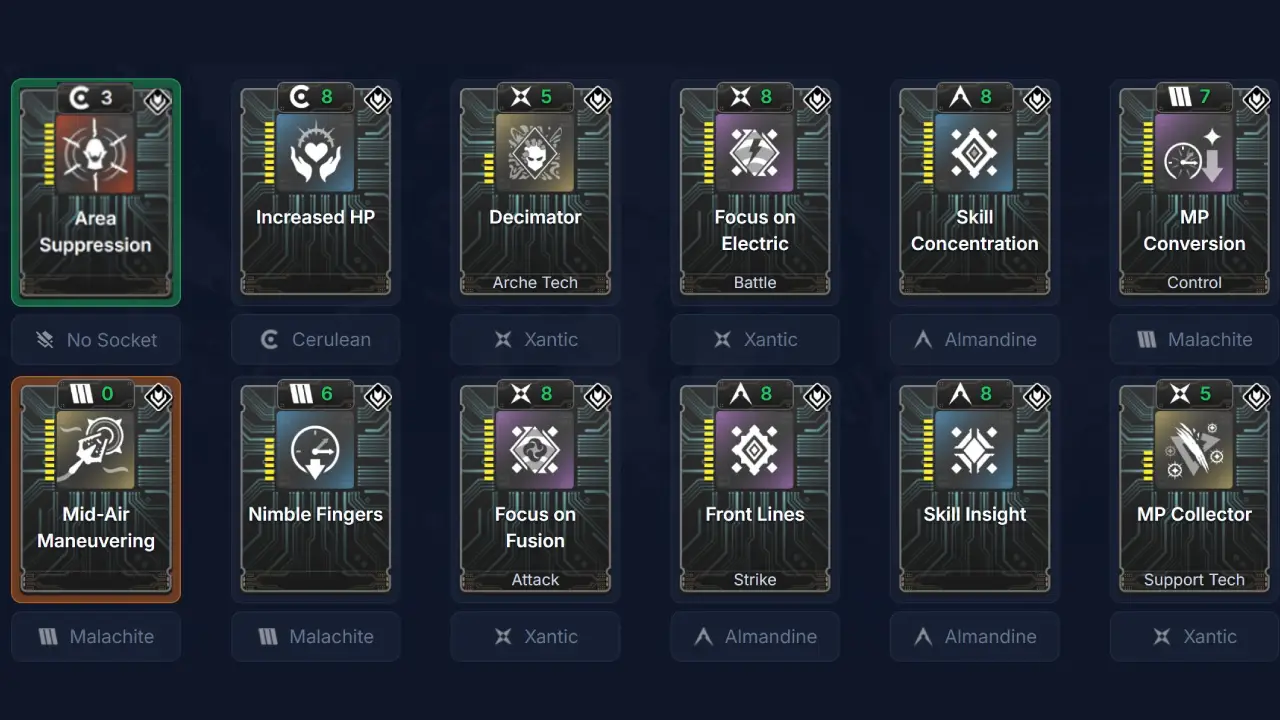This screenshot has height=720, width=1280.
Task: Select the Decimator module icon
Action: click(x=535, y=153)
